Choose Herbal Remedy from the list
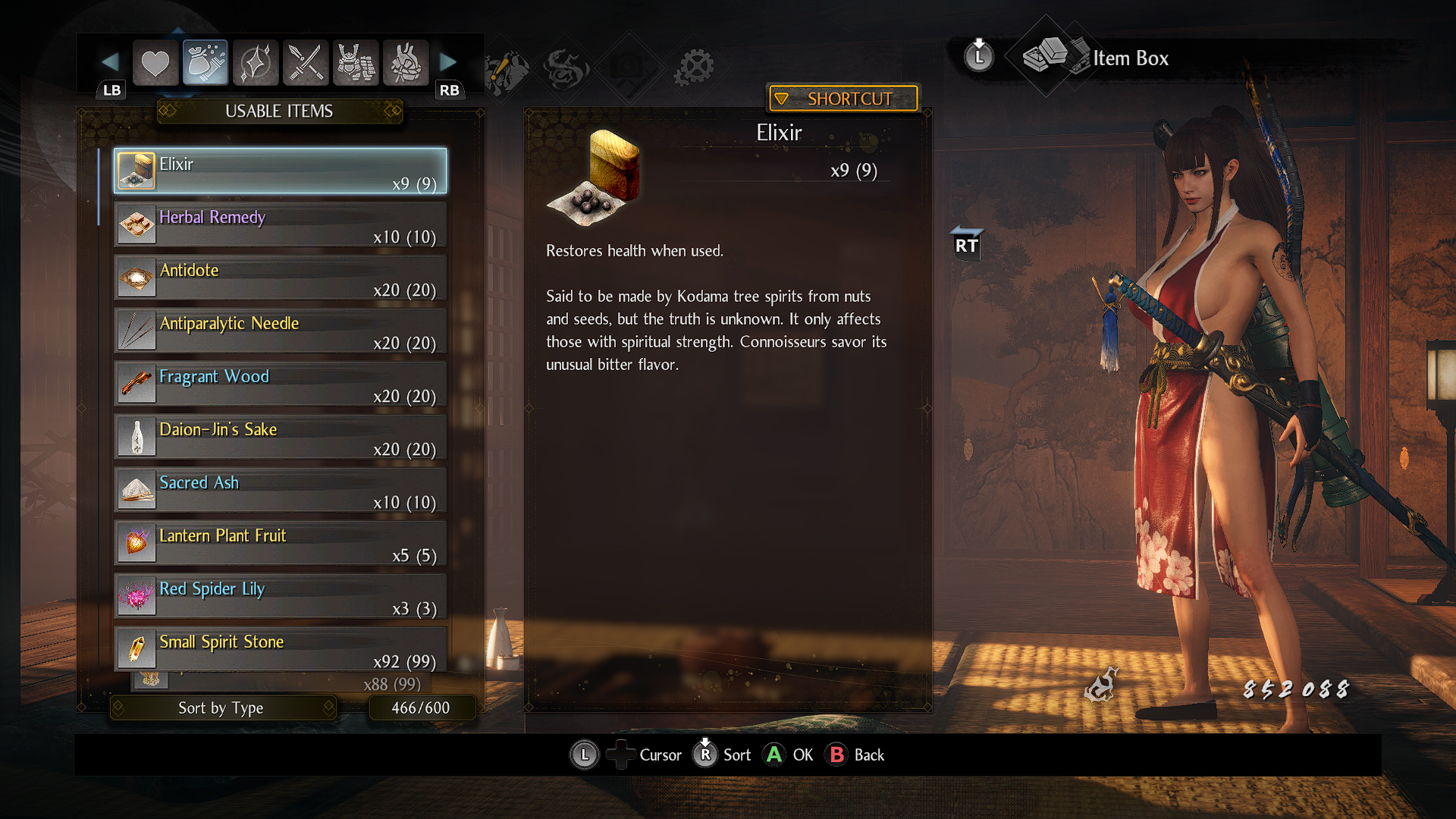The image size is (1456, 819). click(280, 224)
